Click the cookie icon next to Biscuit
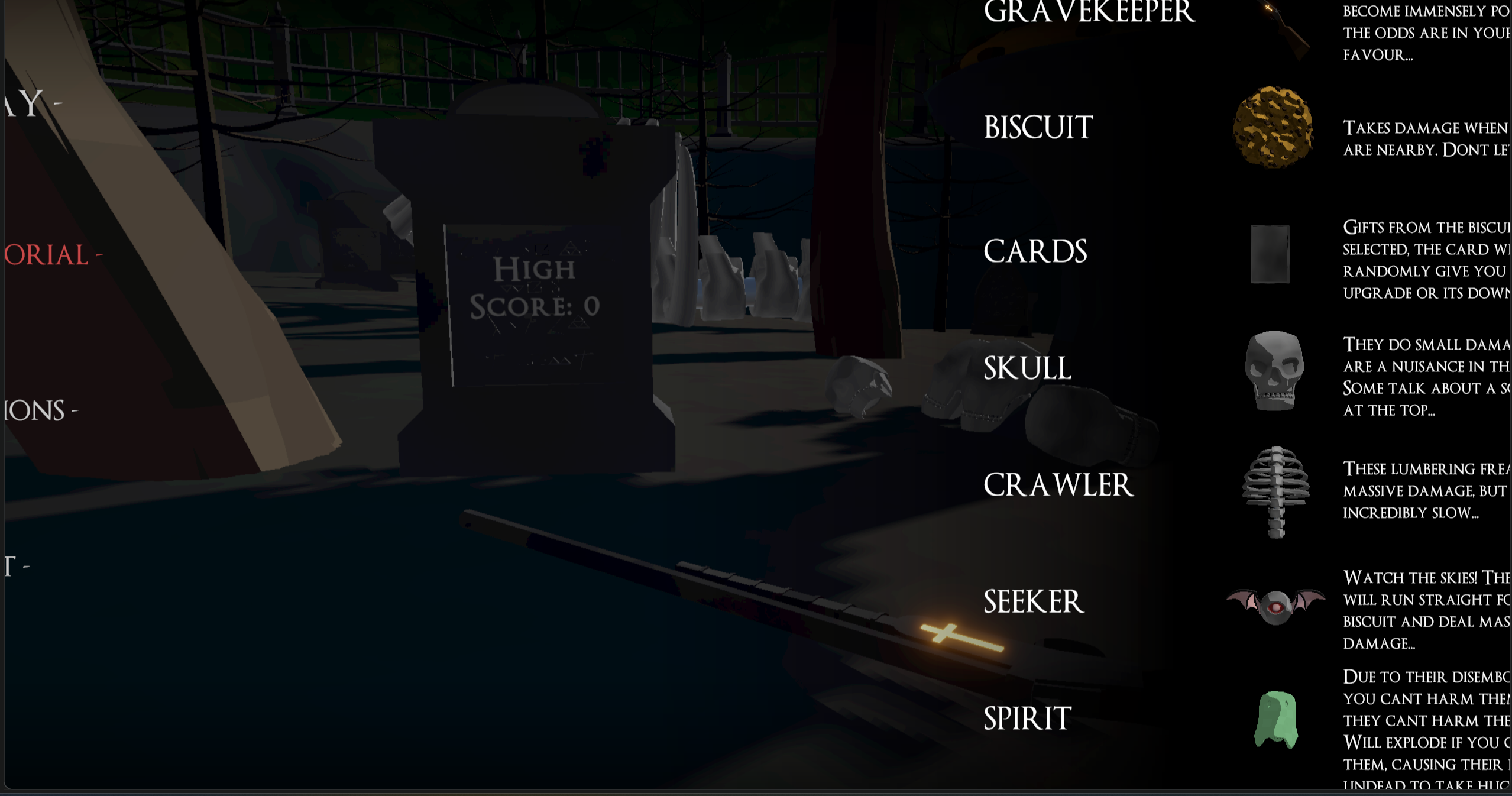 pos(1274,128)
